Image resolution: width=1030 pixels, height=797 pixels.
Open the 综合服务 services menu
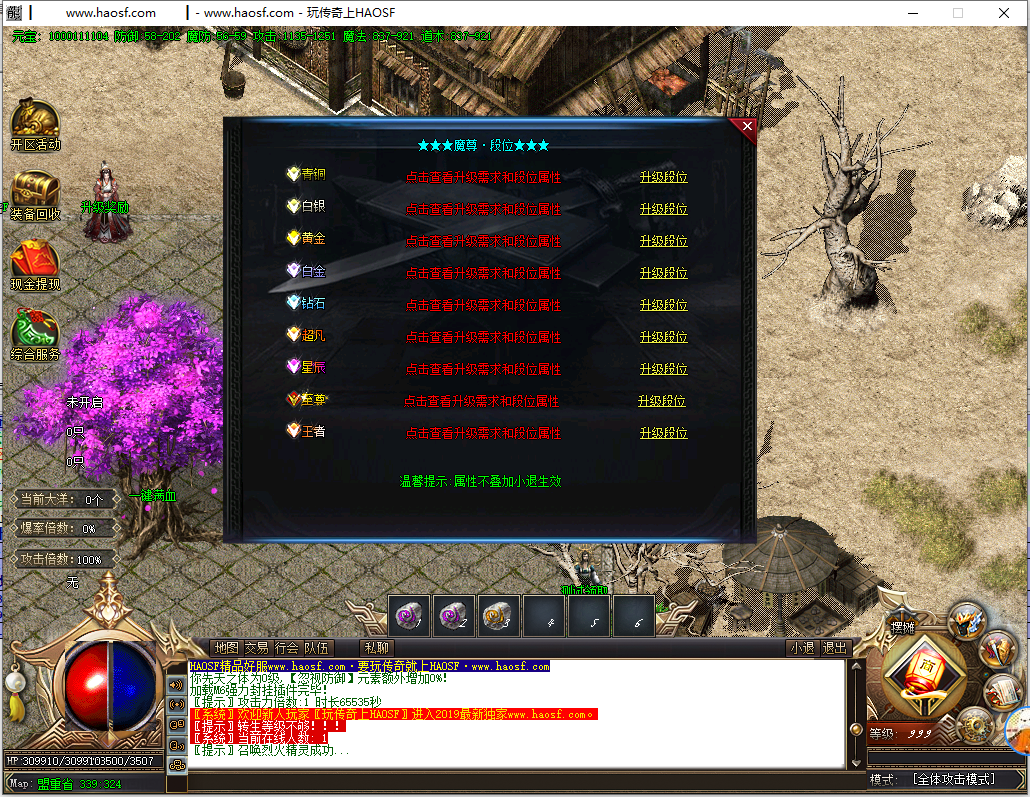click(35, 334)
